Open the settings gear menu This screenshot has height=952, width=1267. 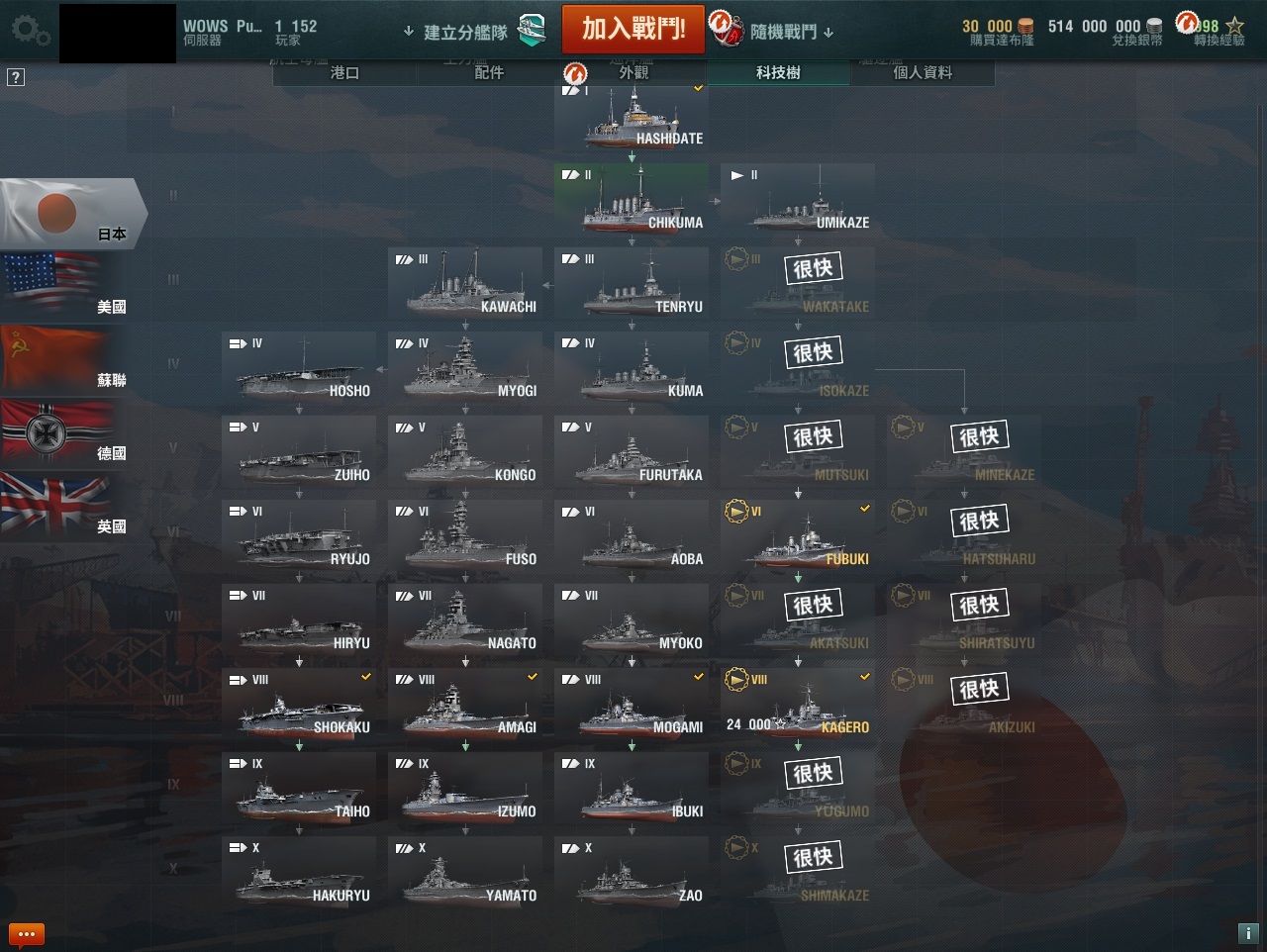31,31
